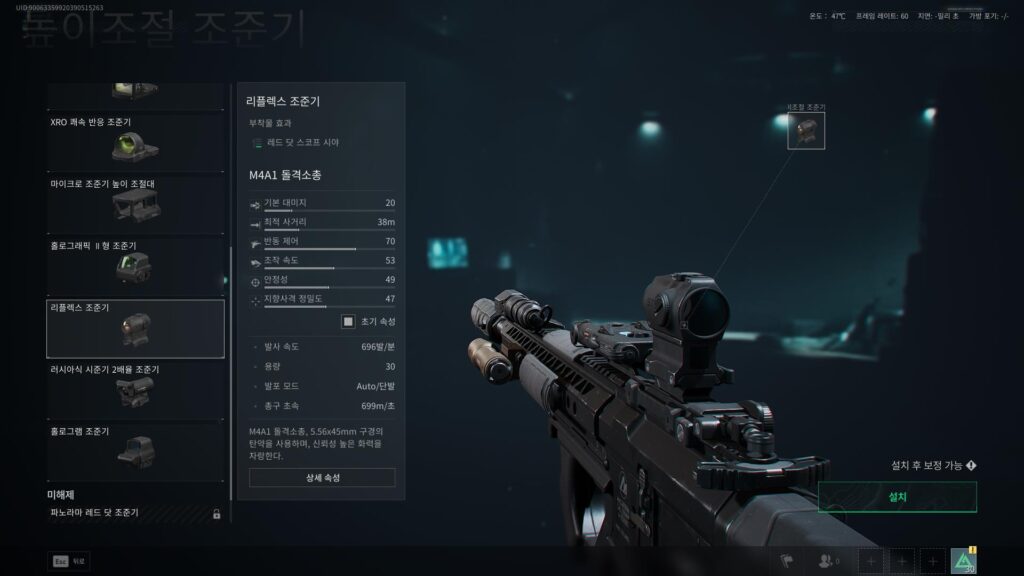This screenshot has width=1024, height=576.
Task: Install the sight with 설치 button
Action: tap(897, 497)
